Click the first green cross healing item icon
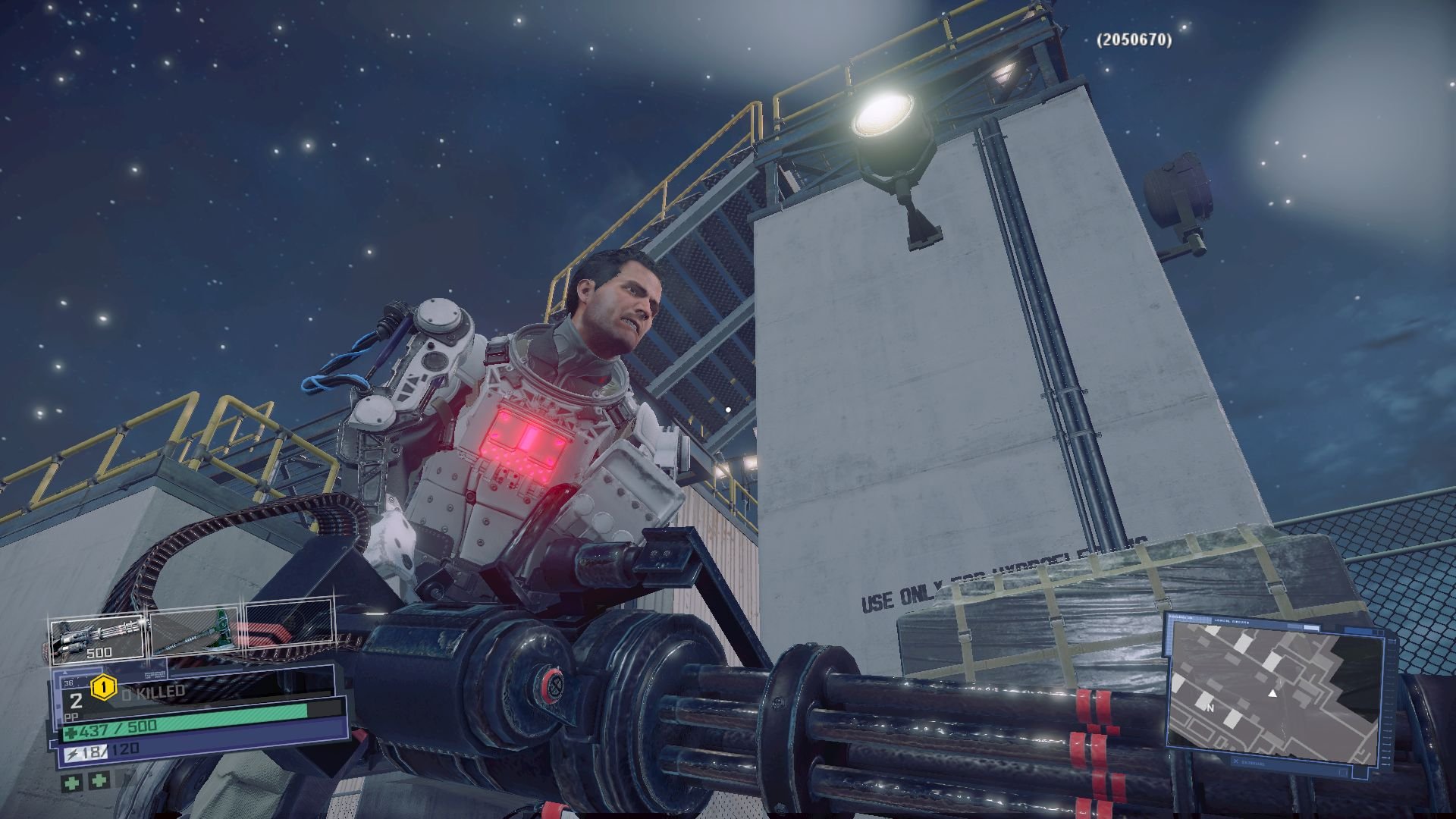The image size is (1456, 819). 73,782
